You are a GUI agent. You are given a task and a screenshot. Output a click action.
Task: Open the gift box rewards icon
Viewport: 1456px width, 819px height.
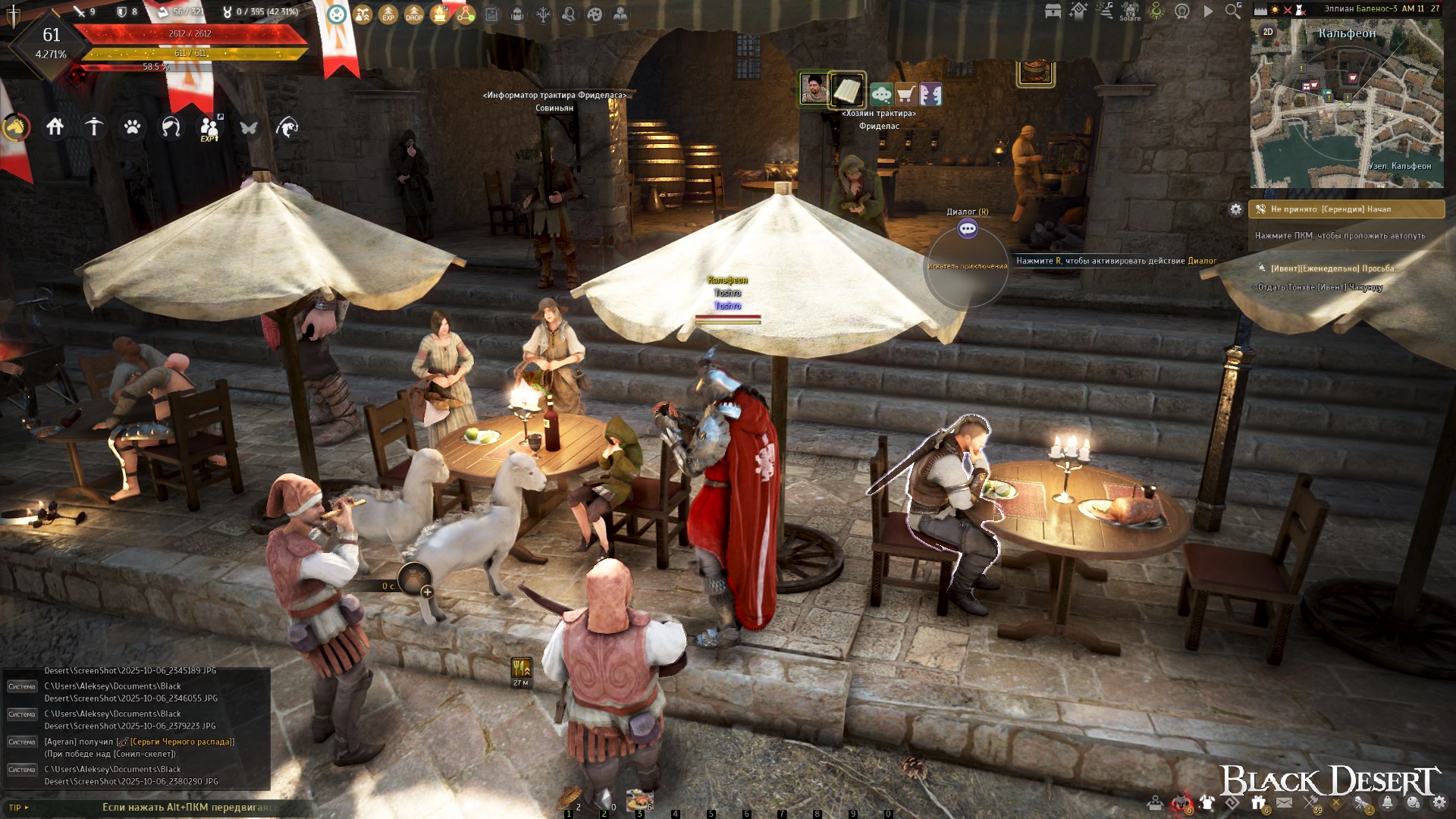click(x=1259, y=802)
